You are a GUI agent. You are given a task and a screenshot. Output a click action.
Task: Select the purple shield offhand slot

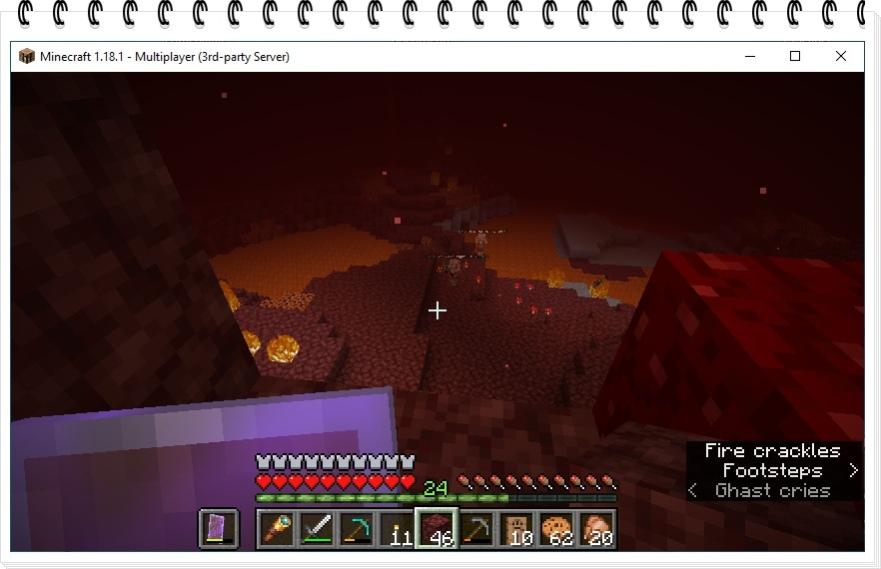pos(219,528)
